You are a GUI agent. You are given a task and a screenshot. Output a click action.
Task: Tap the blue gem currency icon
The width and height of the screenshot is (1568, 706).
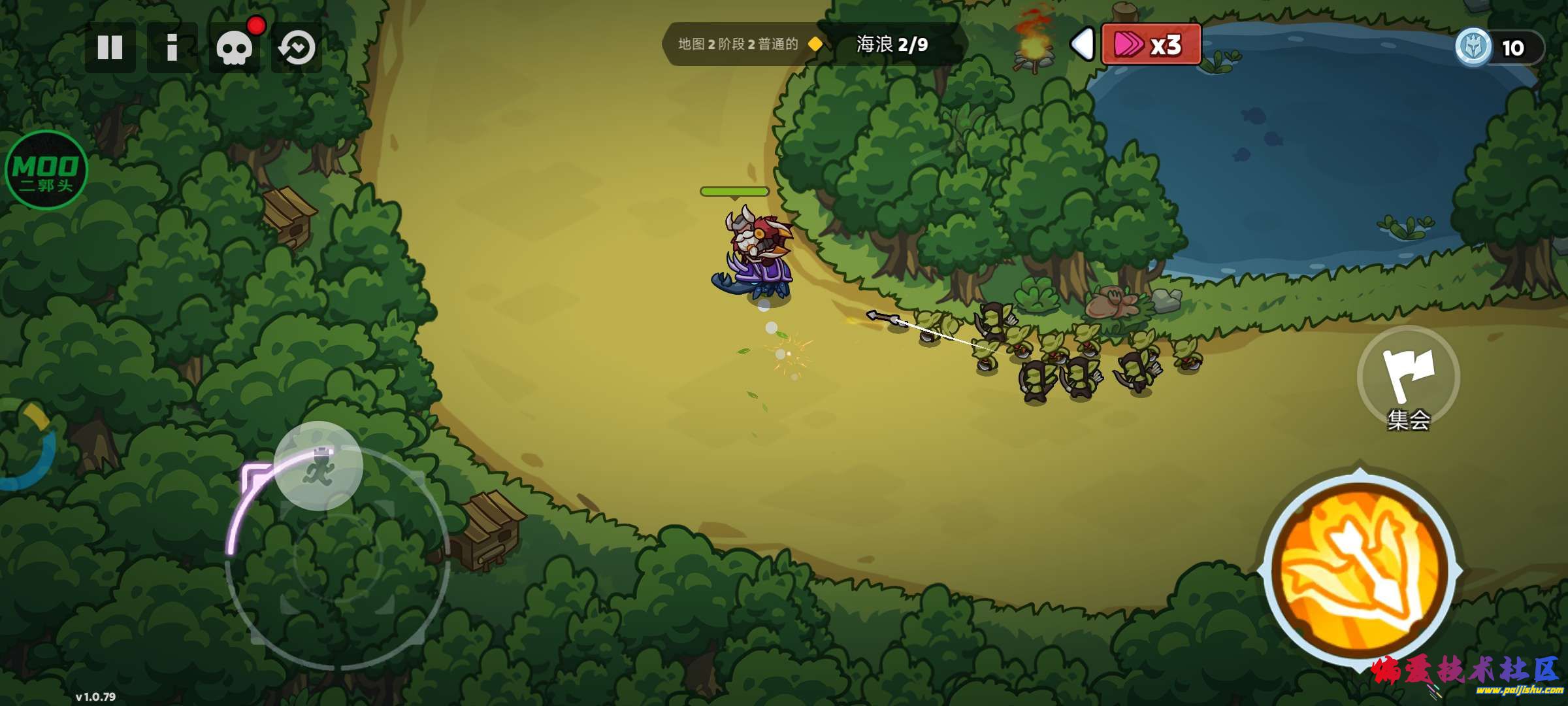point(1473,47)
